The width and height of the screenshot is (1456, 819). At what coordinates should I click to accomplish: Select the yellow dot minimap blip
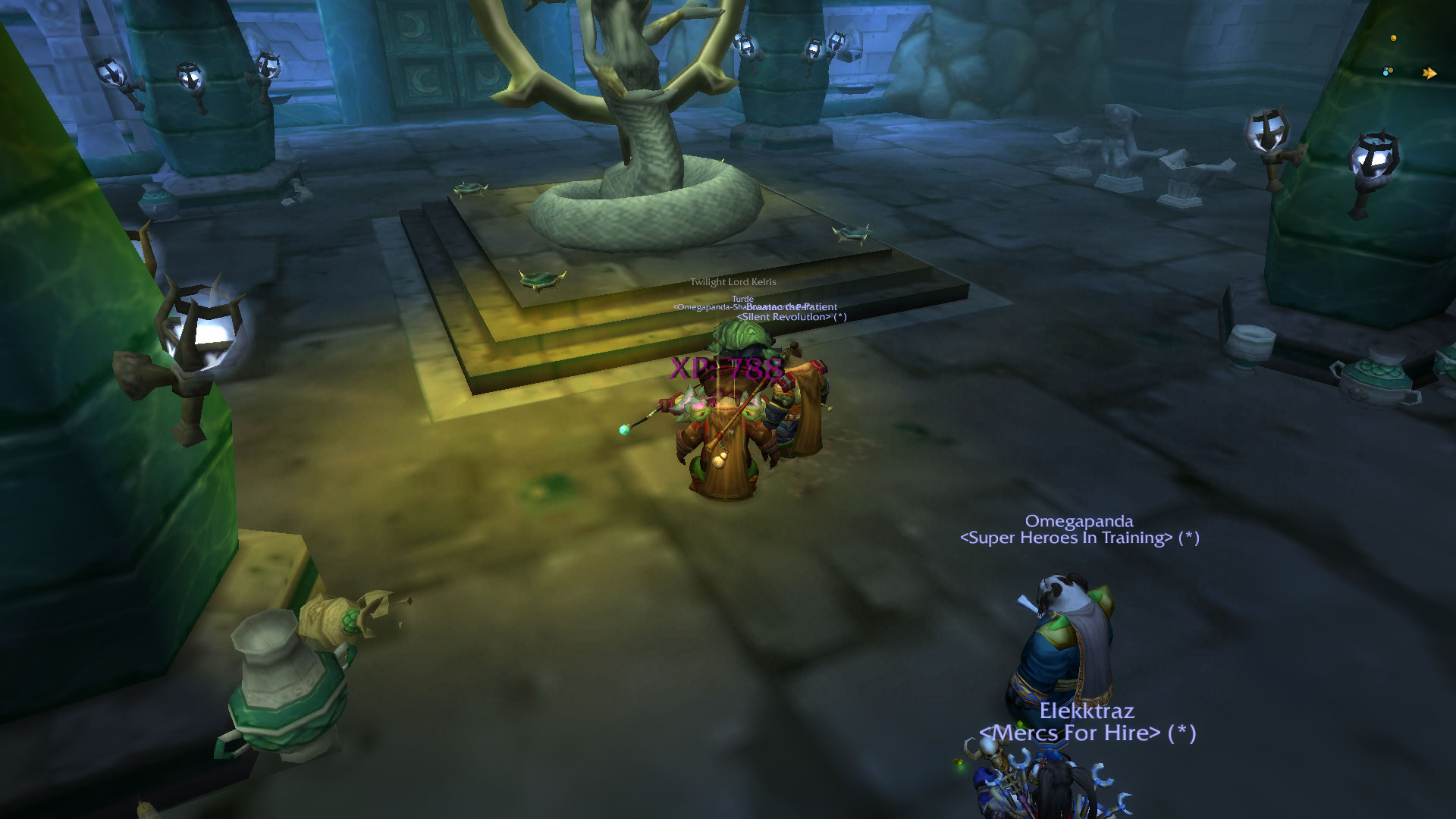[1393, 38]
